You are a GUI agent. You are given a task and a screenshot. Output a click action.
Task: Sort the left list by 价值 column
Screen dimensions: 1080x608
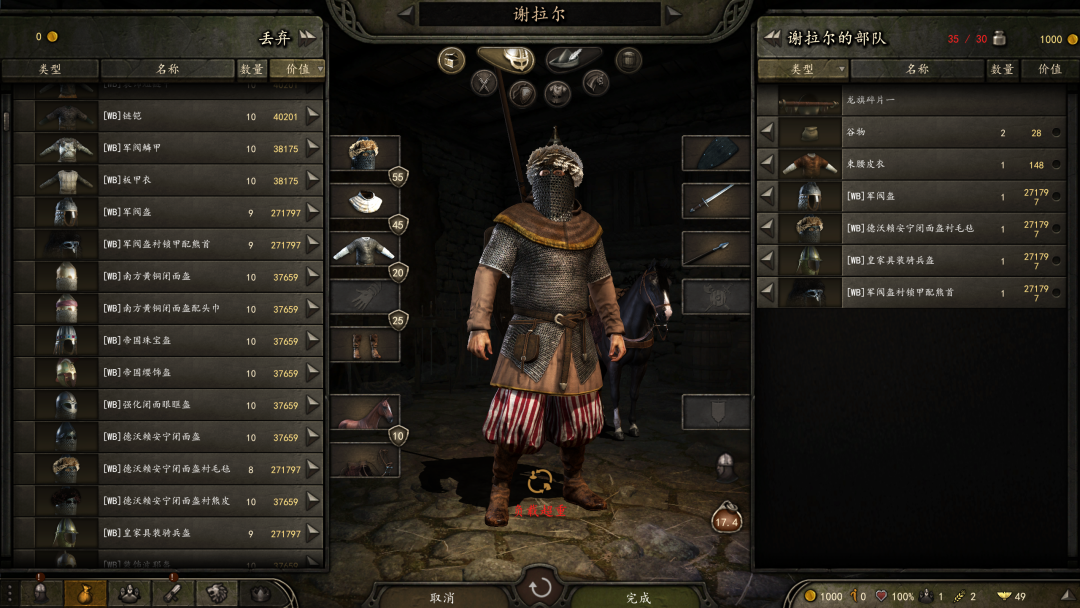click(x=298, y=69)
